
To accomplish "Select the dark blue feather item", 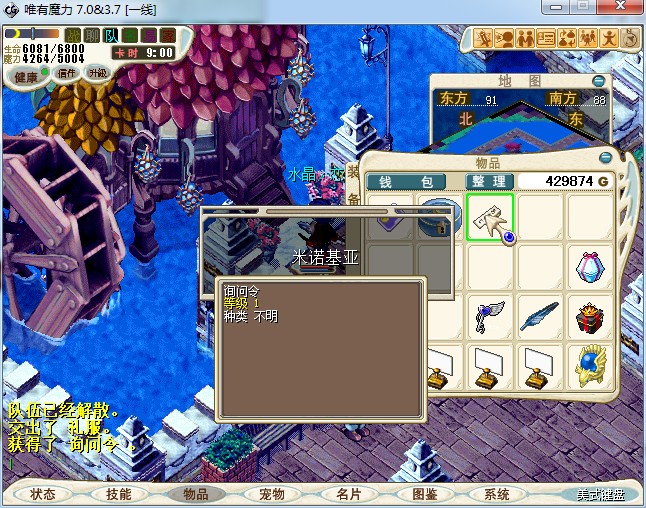I will [x=540, y=317].
